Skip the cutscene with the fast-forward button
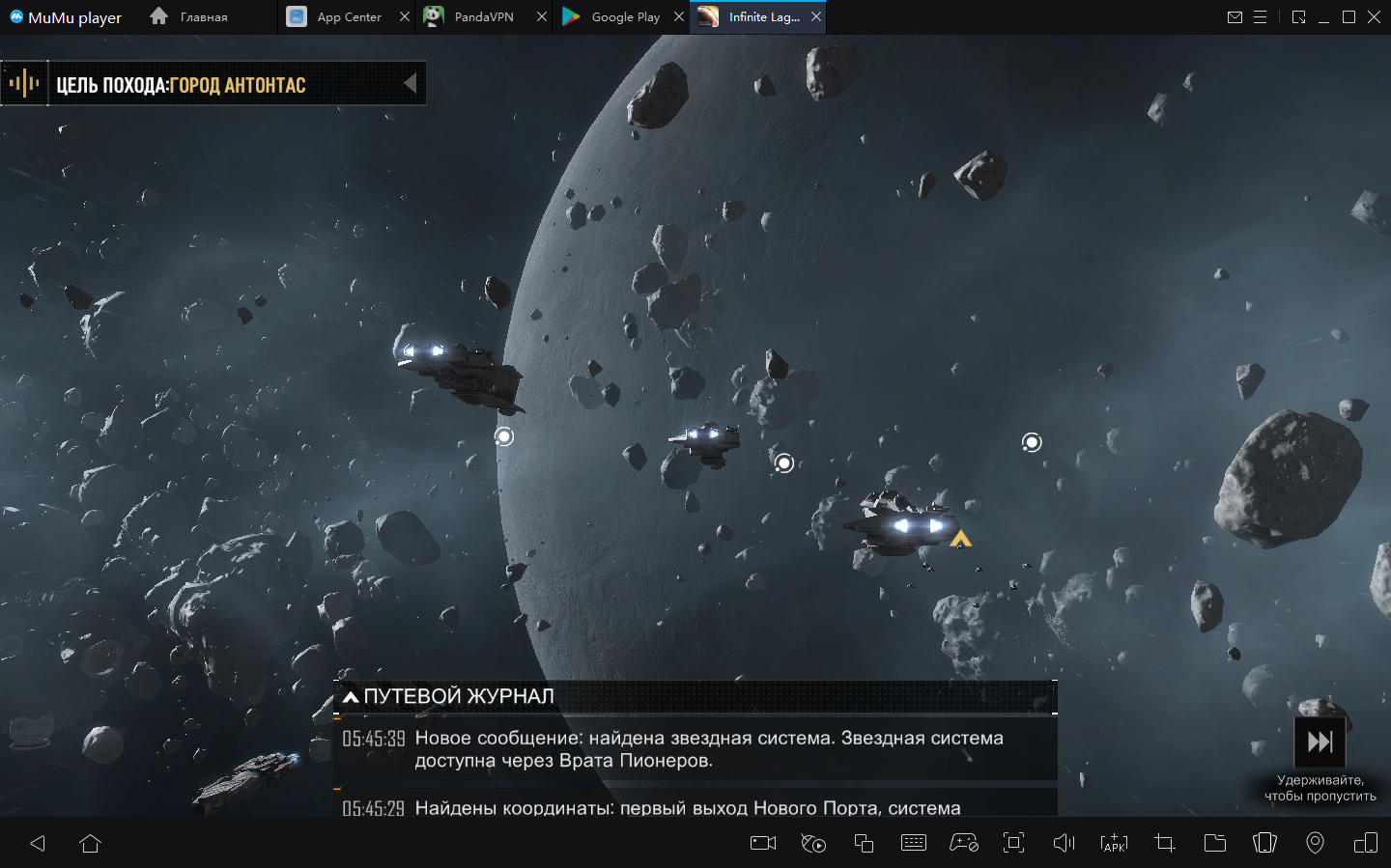Viewport: 1391px width, 868px height. (1320, 742)
